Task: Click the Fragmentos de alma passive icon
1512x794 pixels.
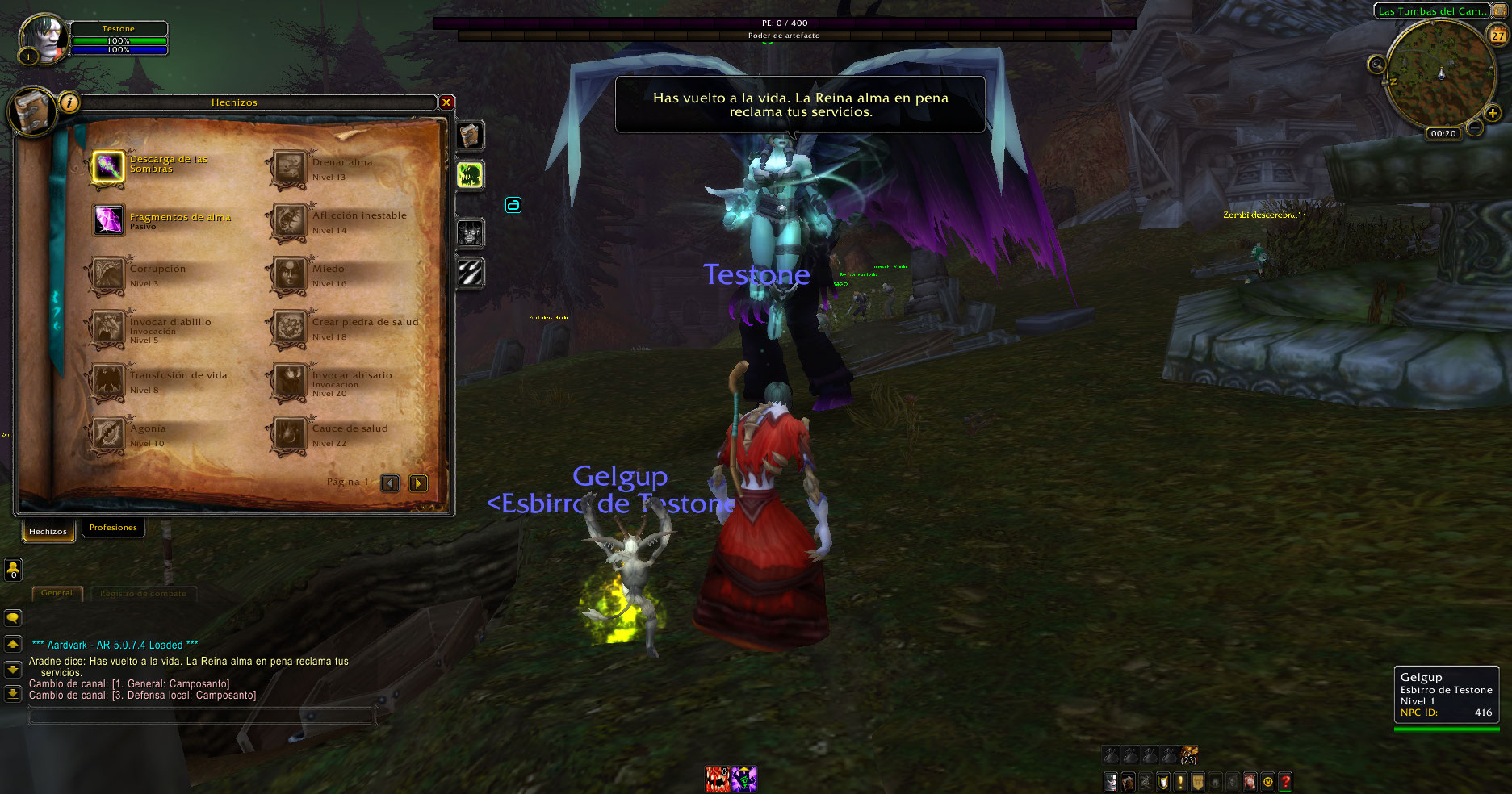Action: point(108,219)
